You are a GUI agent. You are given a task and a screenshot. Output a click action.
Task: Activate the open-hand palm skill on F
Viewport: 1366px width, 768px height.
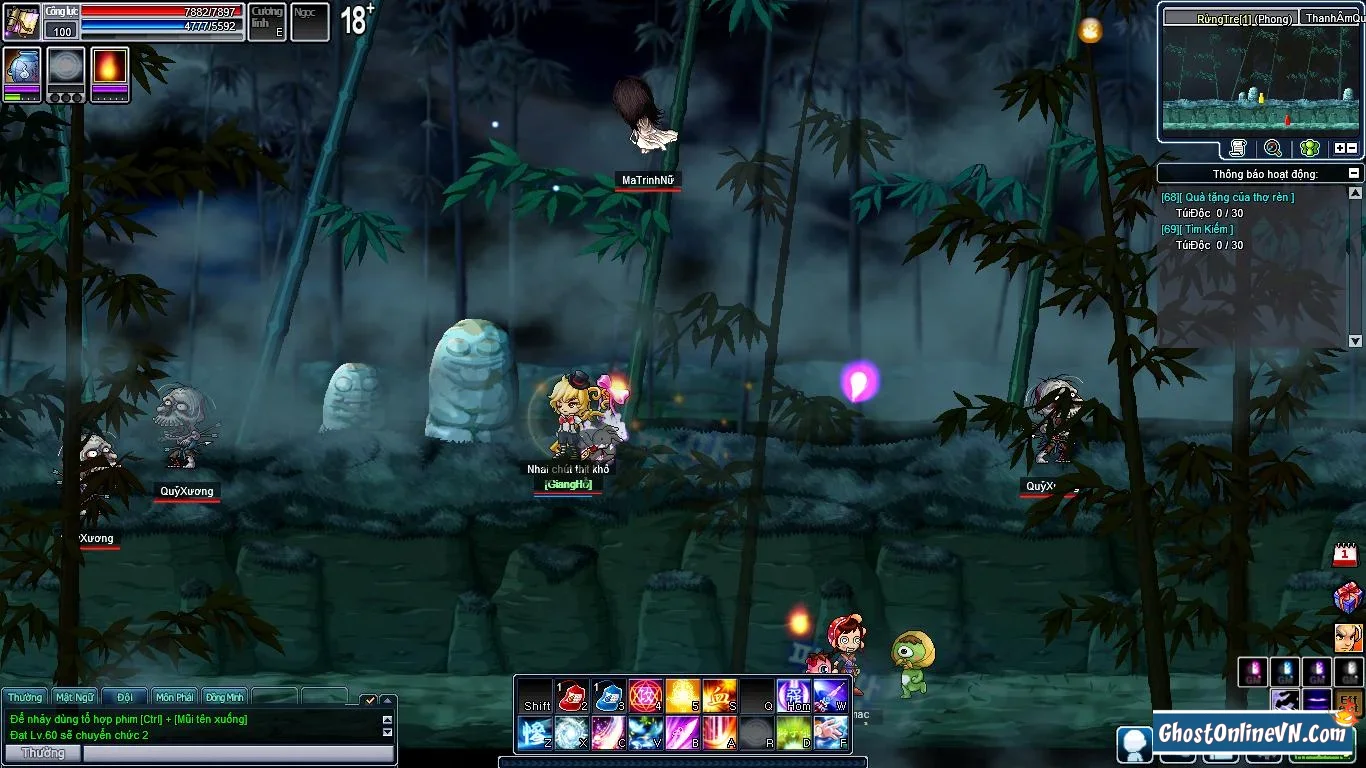coord(830,733)
